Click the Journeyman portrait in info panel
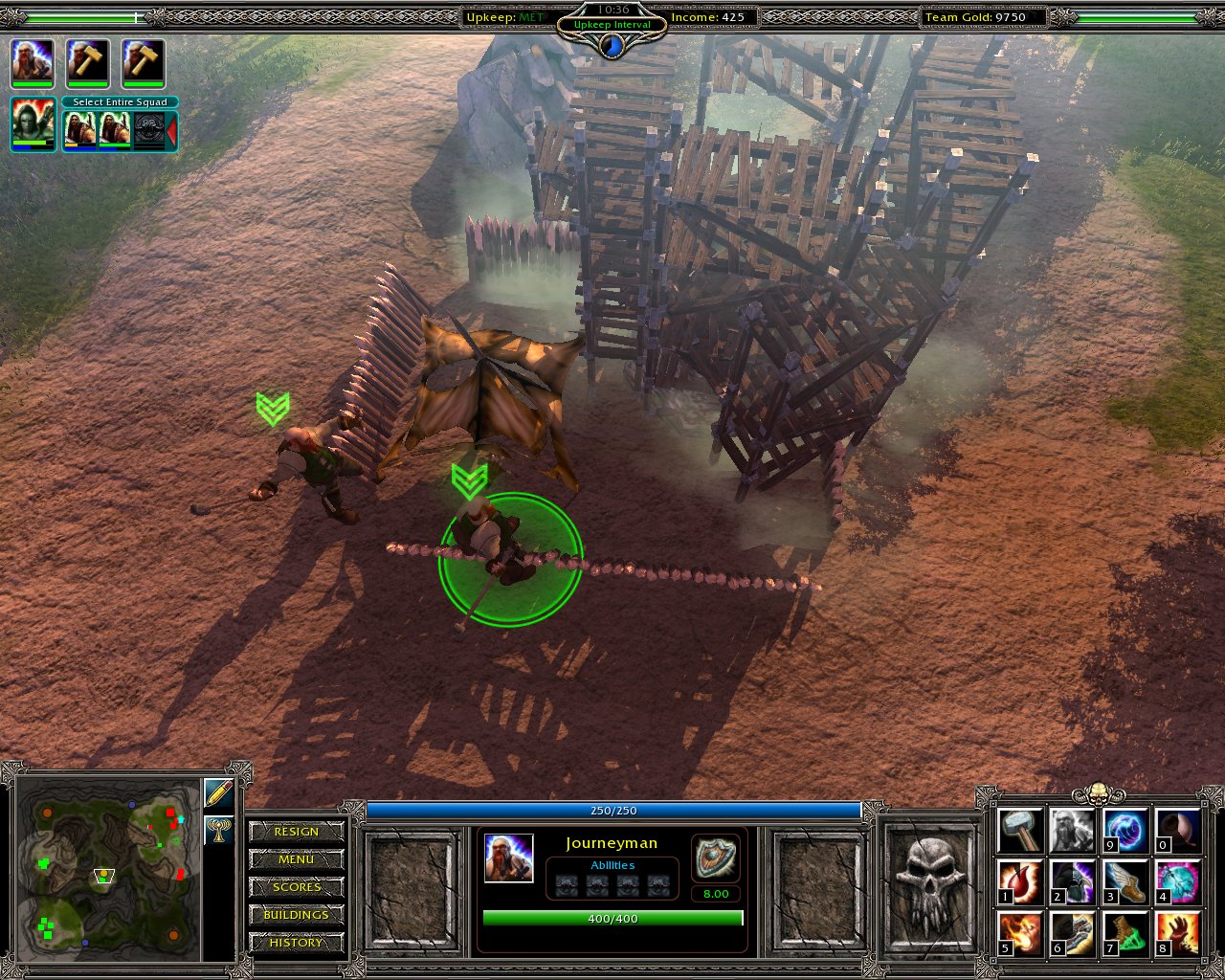The image size is (1225, 980). click(508, 857)
